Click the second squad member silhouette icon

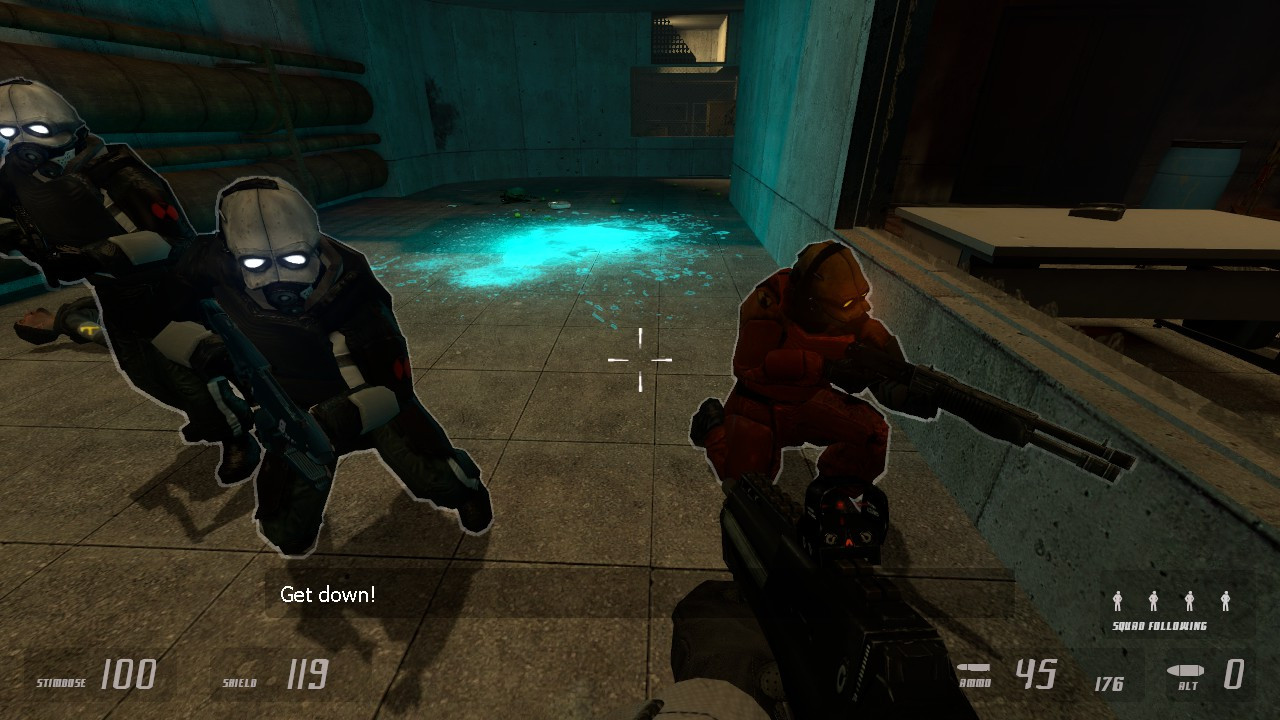point(1154,601)
